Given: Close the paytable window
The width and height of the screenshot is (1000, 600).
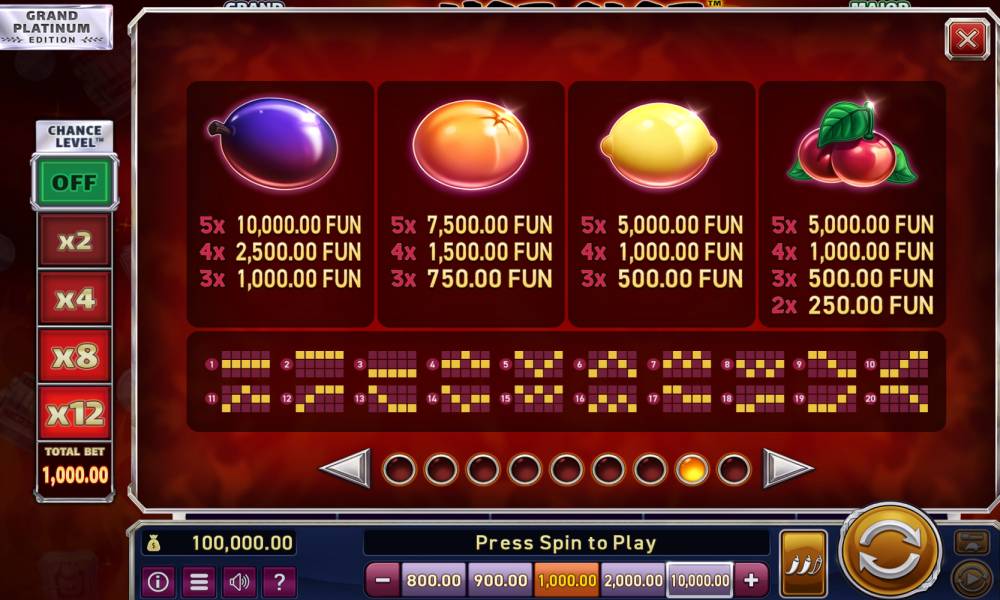Looking at the screenshot, I should click(x=966, y=39).
